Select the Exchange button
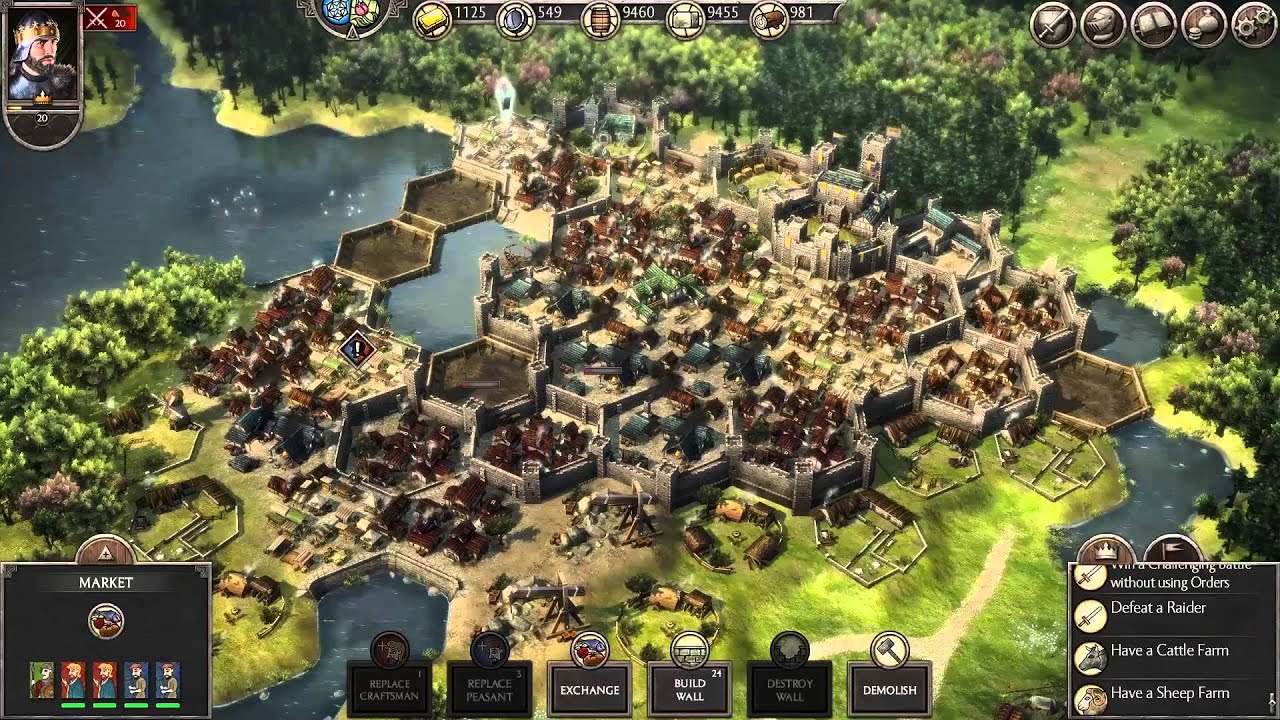The height and width of the screenshot is (720, 1280). click(x=589, y=688)
